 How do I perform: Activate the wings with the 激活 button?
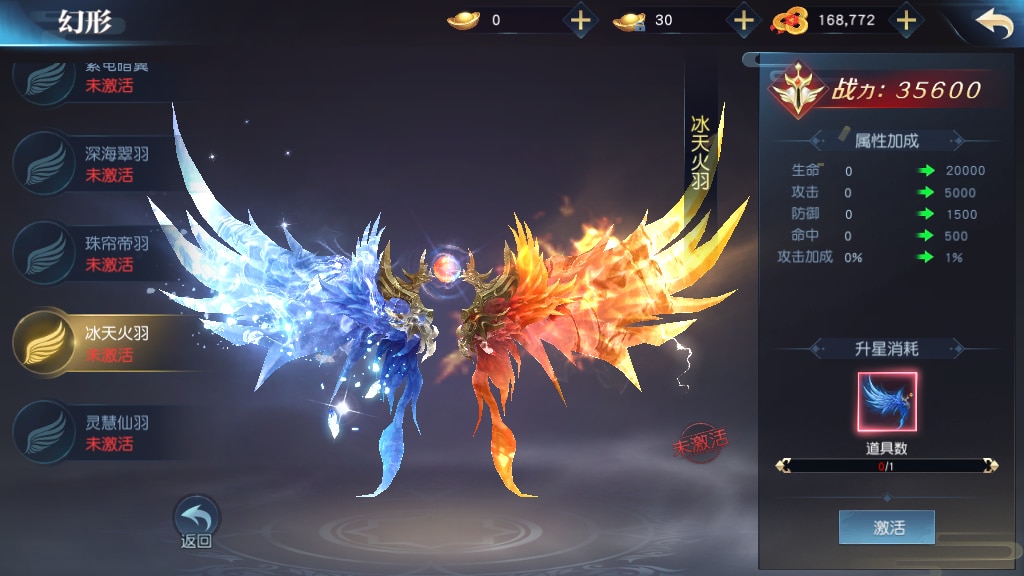click(x=886, y=527)
